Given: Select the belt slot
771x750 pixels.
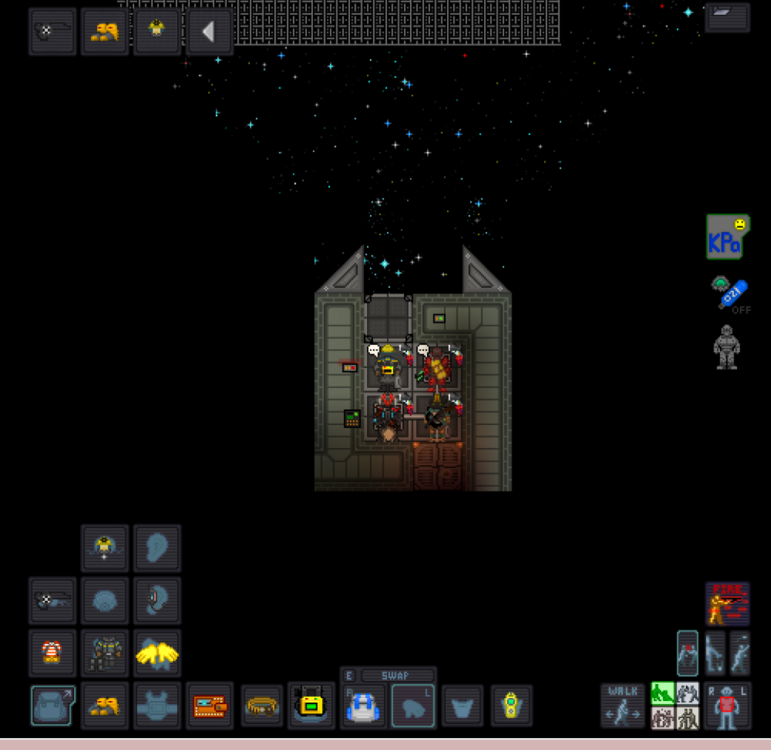Looking at the screenshot, I should [x=261, y=706].
